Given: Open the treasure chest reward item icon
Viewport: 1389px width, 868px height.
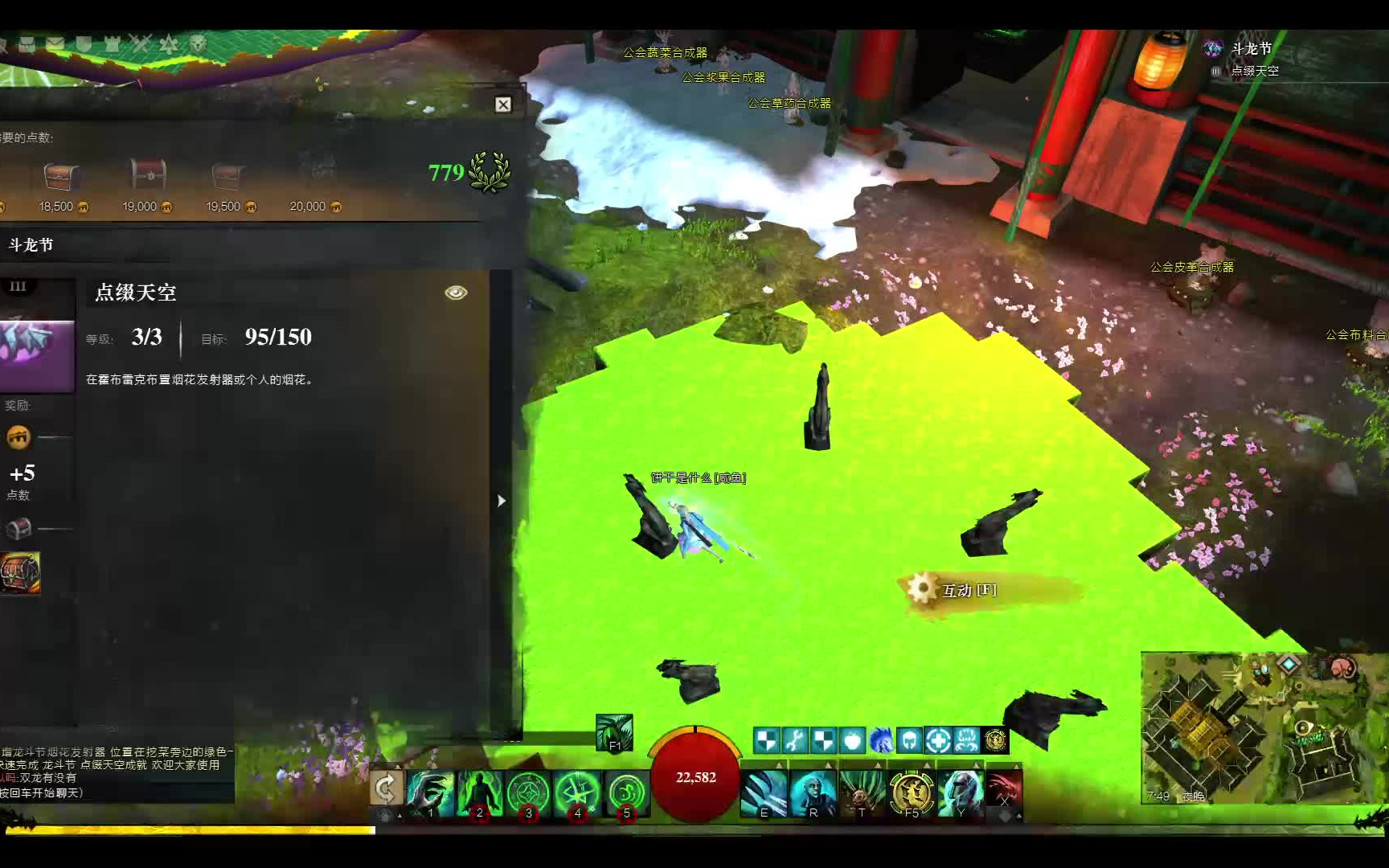Looking at the screenshot, I should [20, 573].
